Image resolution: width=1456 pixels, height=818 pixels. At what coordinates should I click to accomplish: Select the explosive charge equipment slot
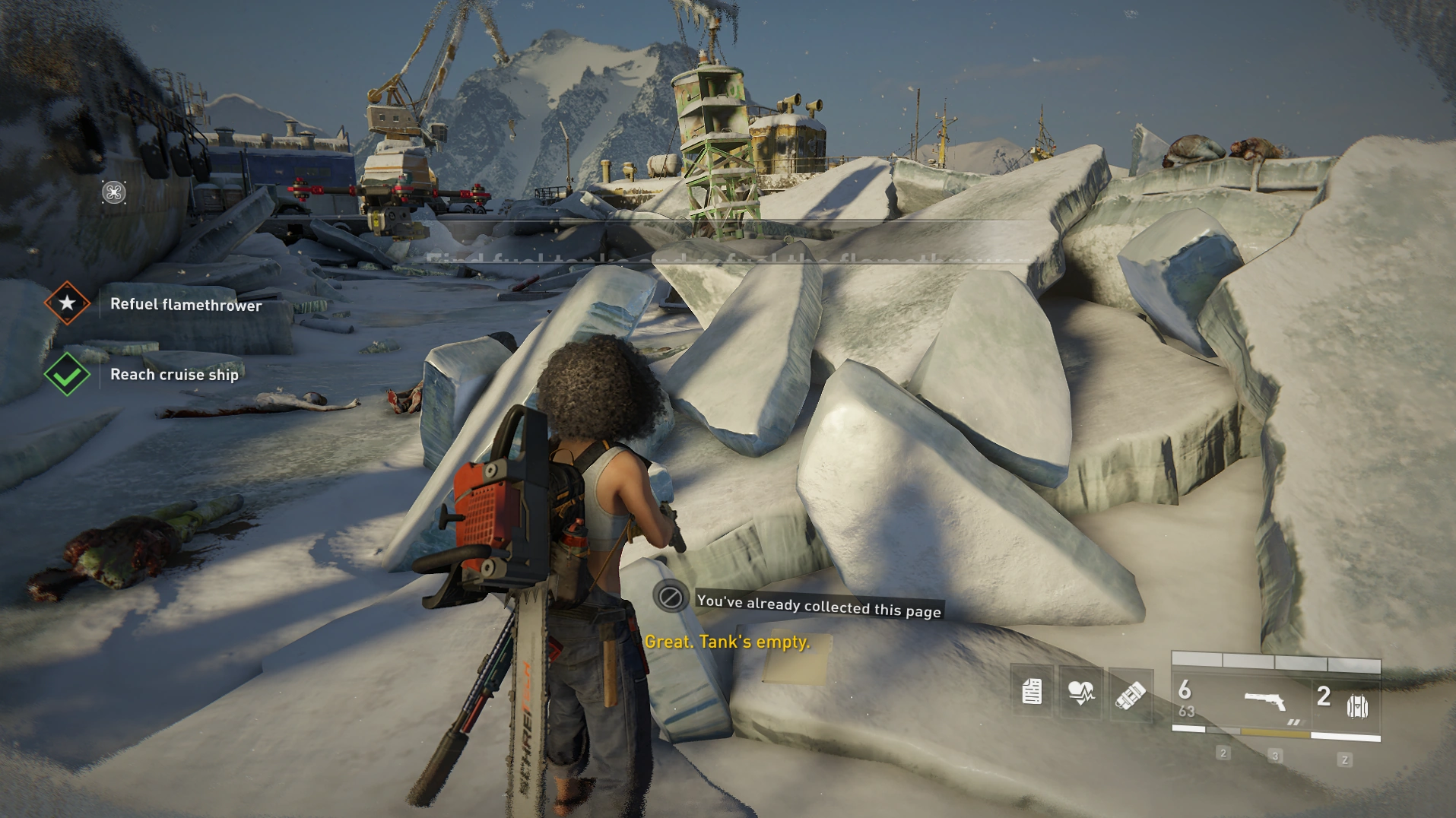1130,693
